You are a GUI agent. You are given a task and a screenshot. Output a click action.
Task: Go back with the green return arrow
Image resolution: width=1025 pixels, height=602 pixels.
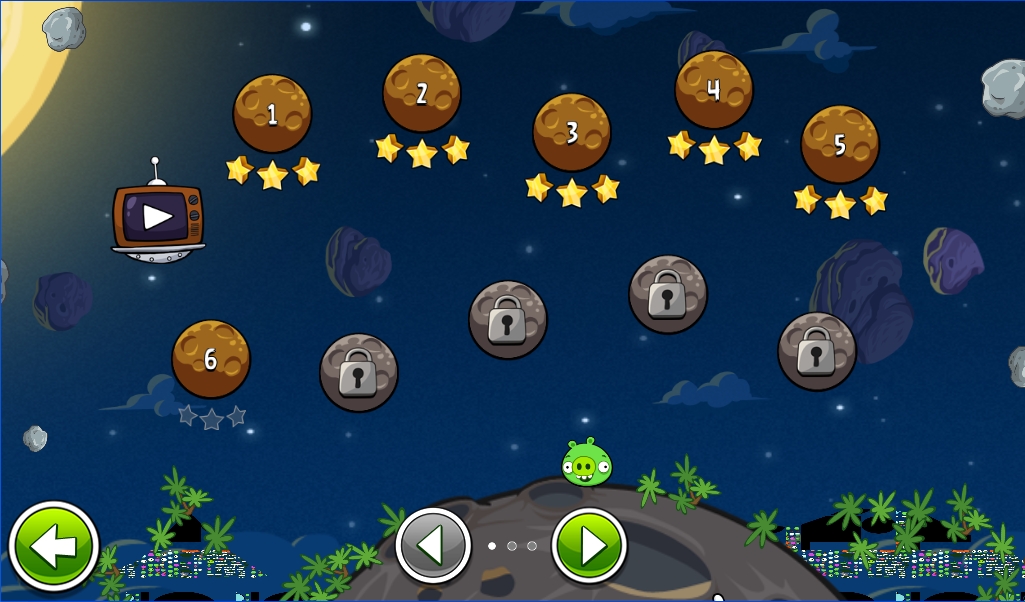coord(54,546)
